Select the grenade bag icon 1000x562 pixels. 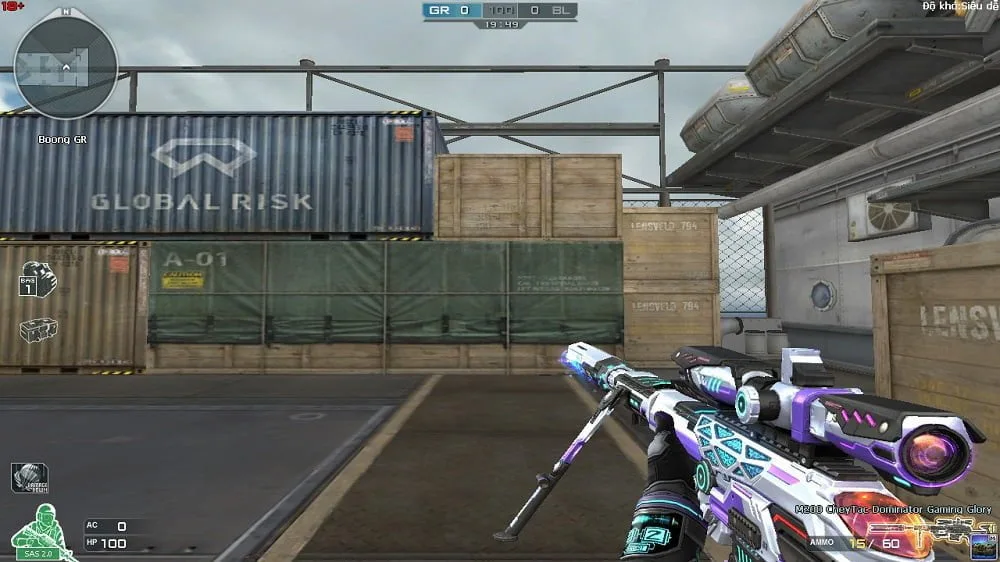pyautogui.click(x=37, y=279)
